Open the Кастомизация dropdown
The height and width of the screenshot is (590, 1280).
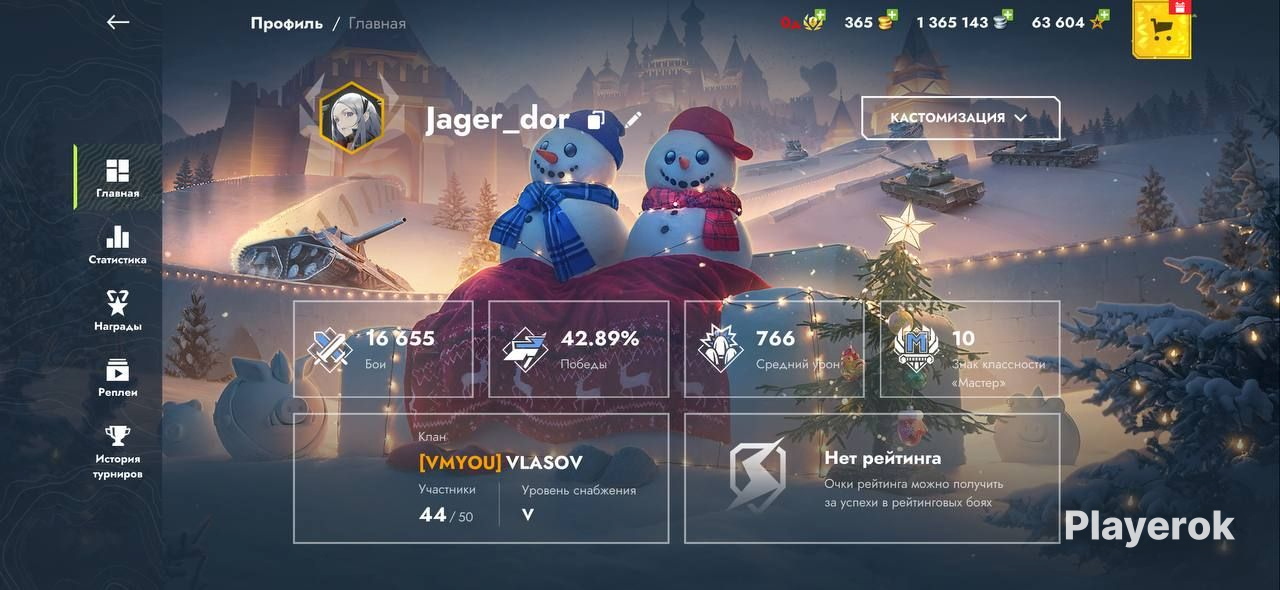pos(960,118)
